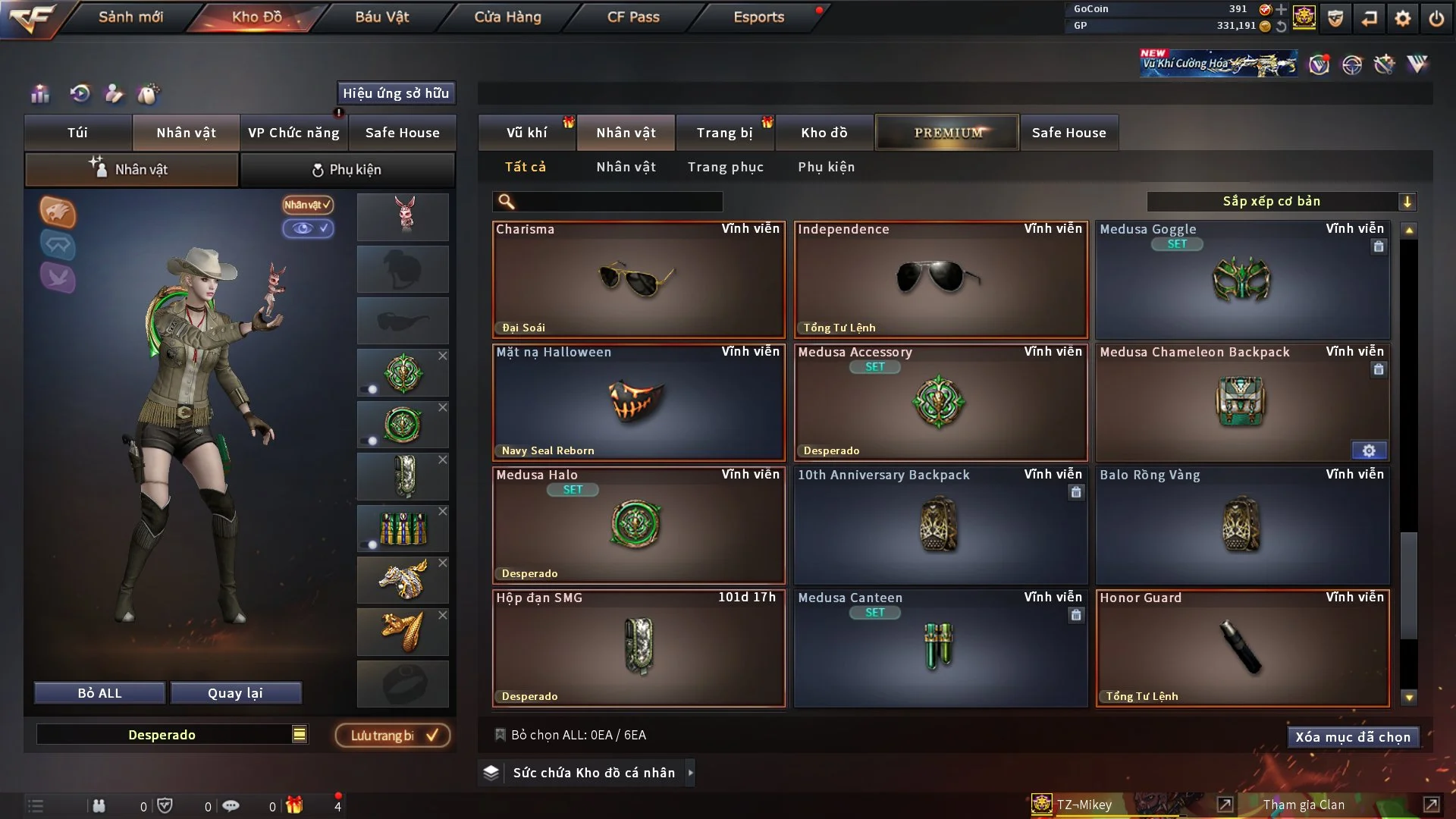
Task: Open the gift box icon on bottom bar
Action: 295,805
